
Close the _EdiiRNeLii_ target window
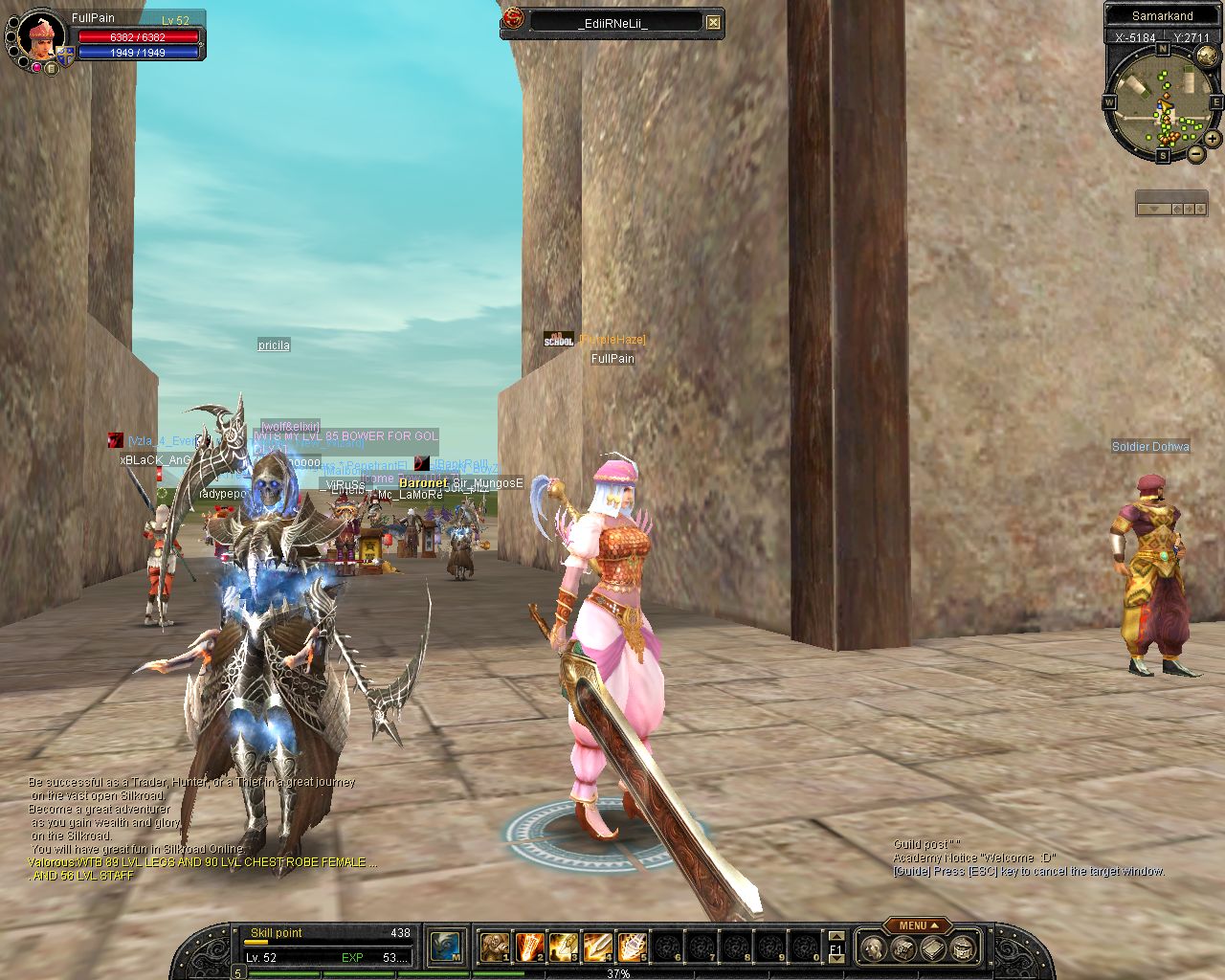pyautogui.click(x=713, y=22)
